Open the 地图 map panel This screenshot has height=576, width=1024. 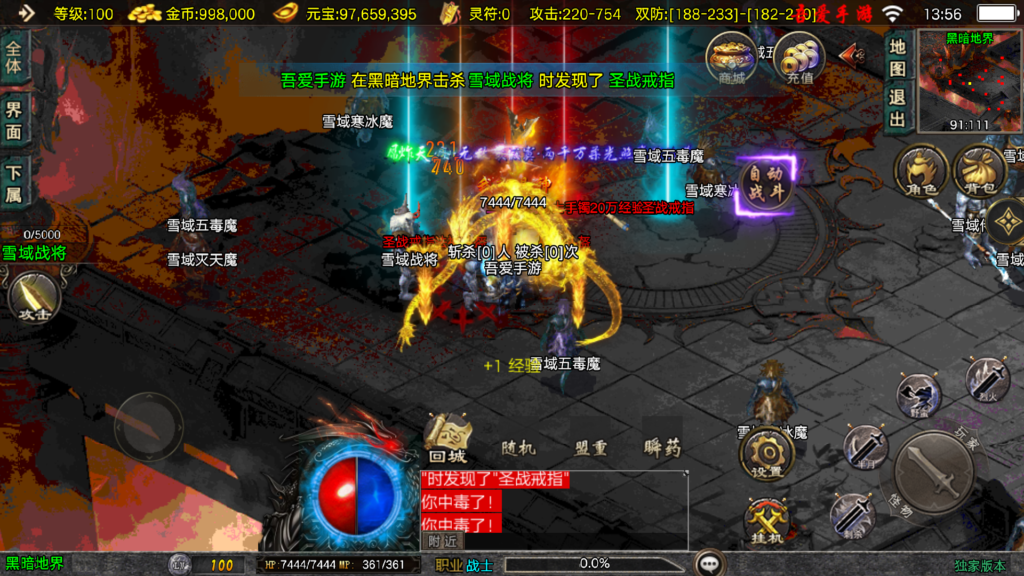coord(897,59)
